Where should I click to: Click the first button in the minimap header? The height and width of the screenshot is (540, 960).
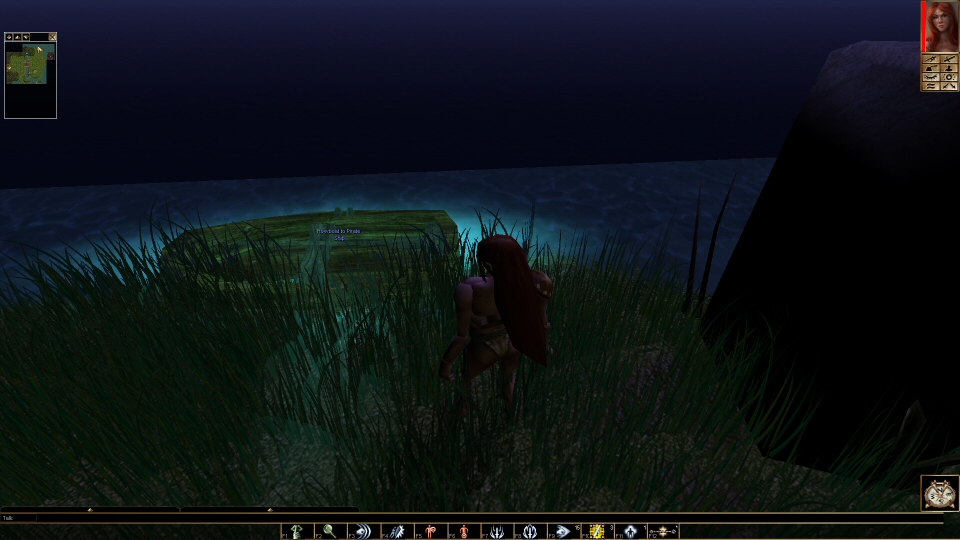(9, 37)
